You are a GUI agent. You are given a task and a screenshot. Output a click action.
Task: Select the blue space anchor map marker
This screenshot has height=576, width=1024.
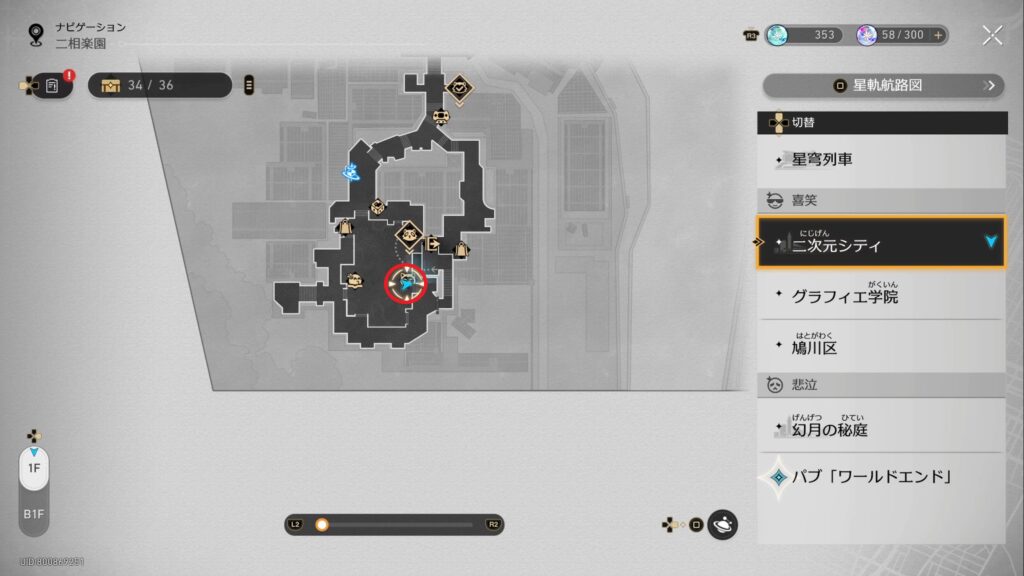tap(351, 173)
